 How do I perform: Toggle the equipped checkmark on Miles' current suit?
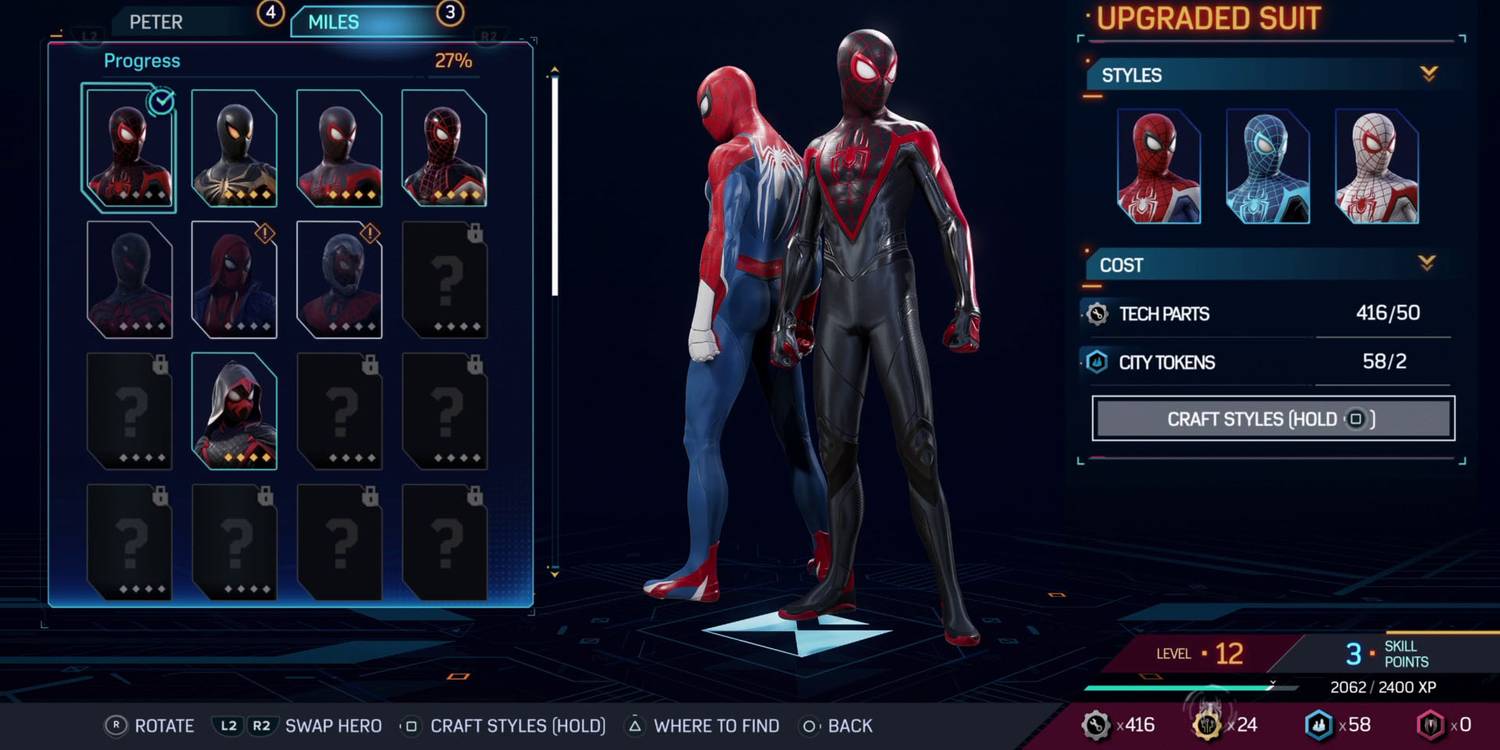click(158, 100)
